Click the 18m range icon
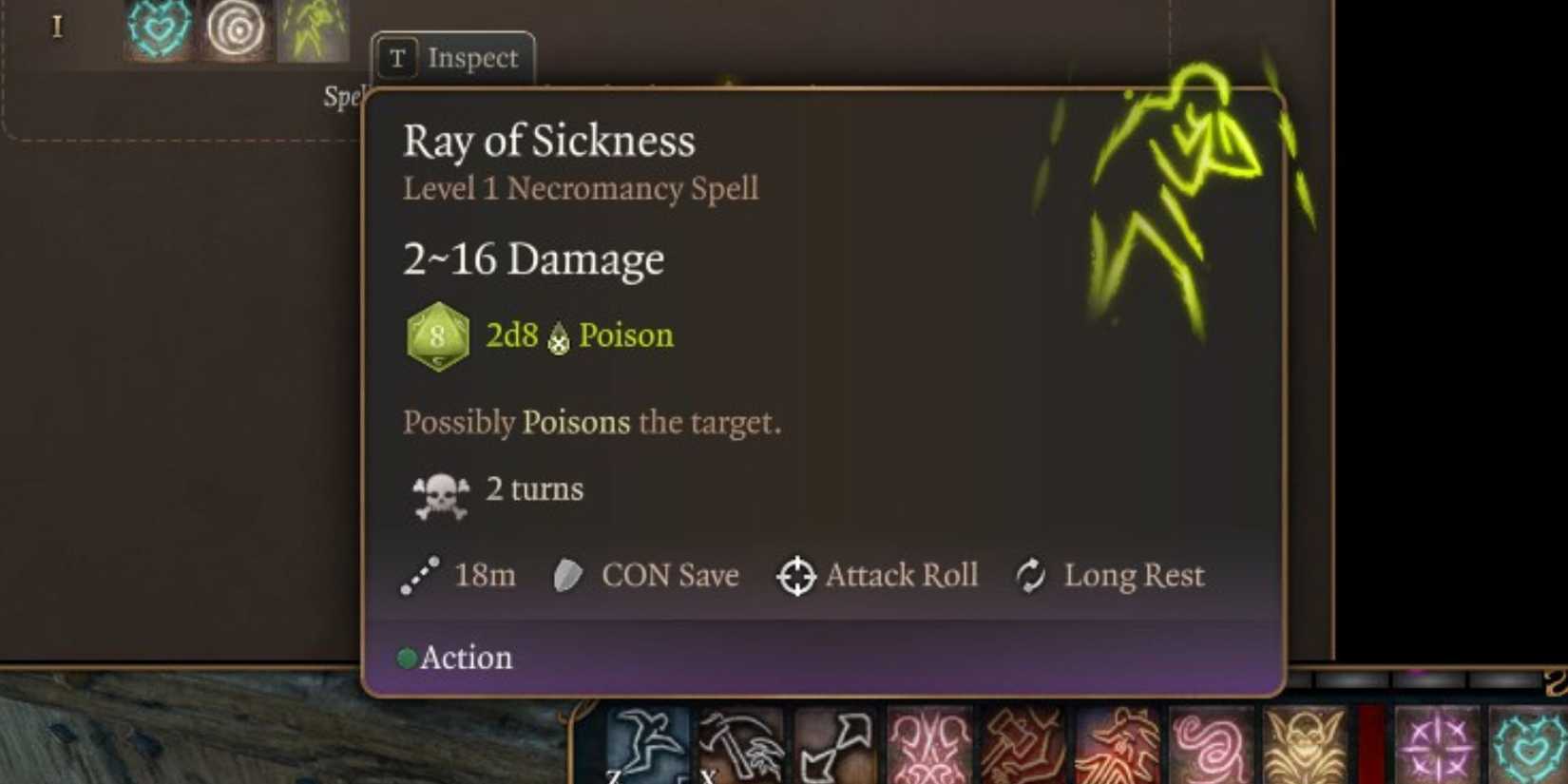Viewport: 1568px width, 784px height. click(419, 575)
